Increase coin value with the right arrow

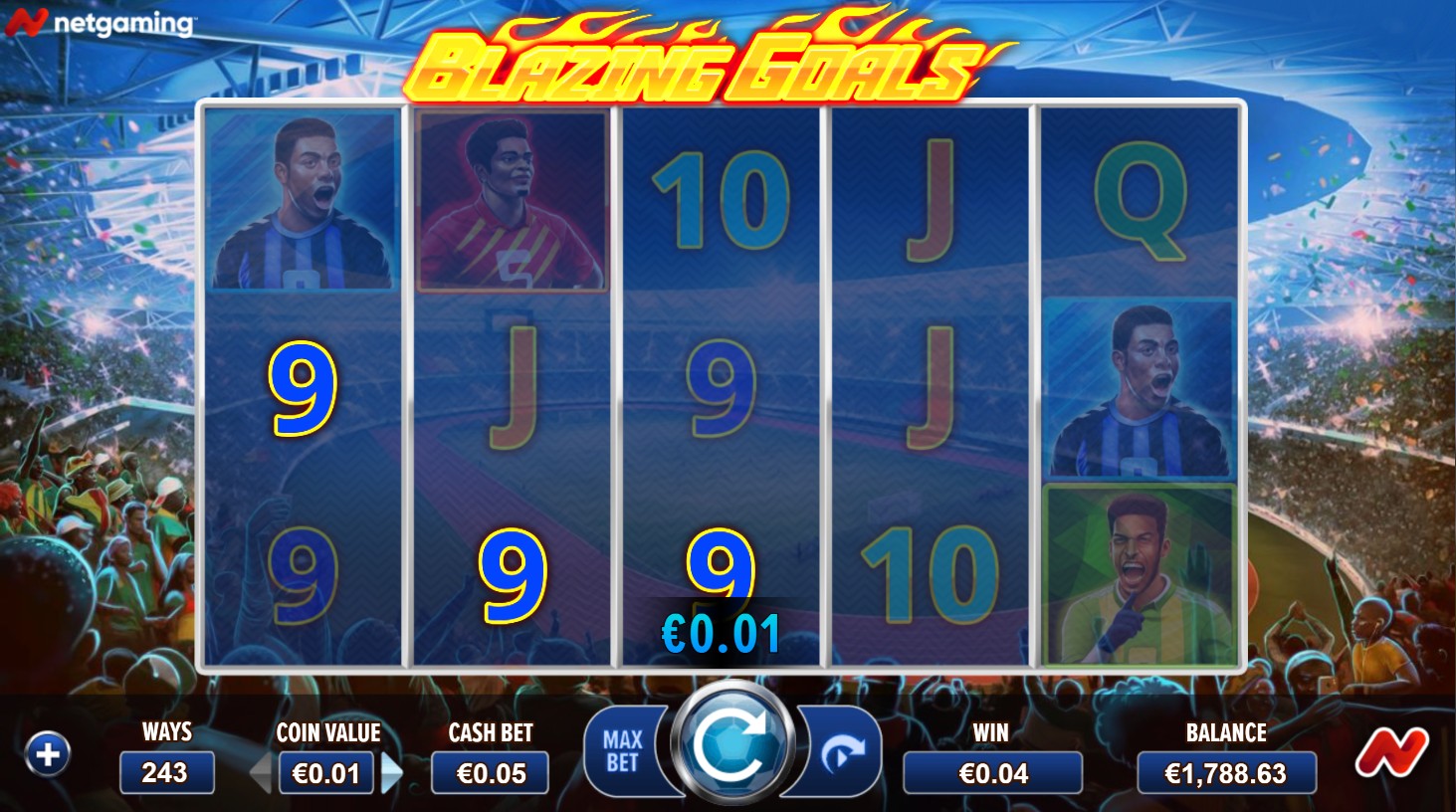tap(392, 773)
